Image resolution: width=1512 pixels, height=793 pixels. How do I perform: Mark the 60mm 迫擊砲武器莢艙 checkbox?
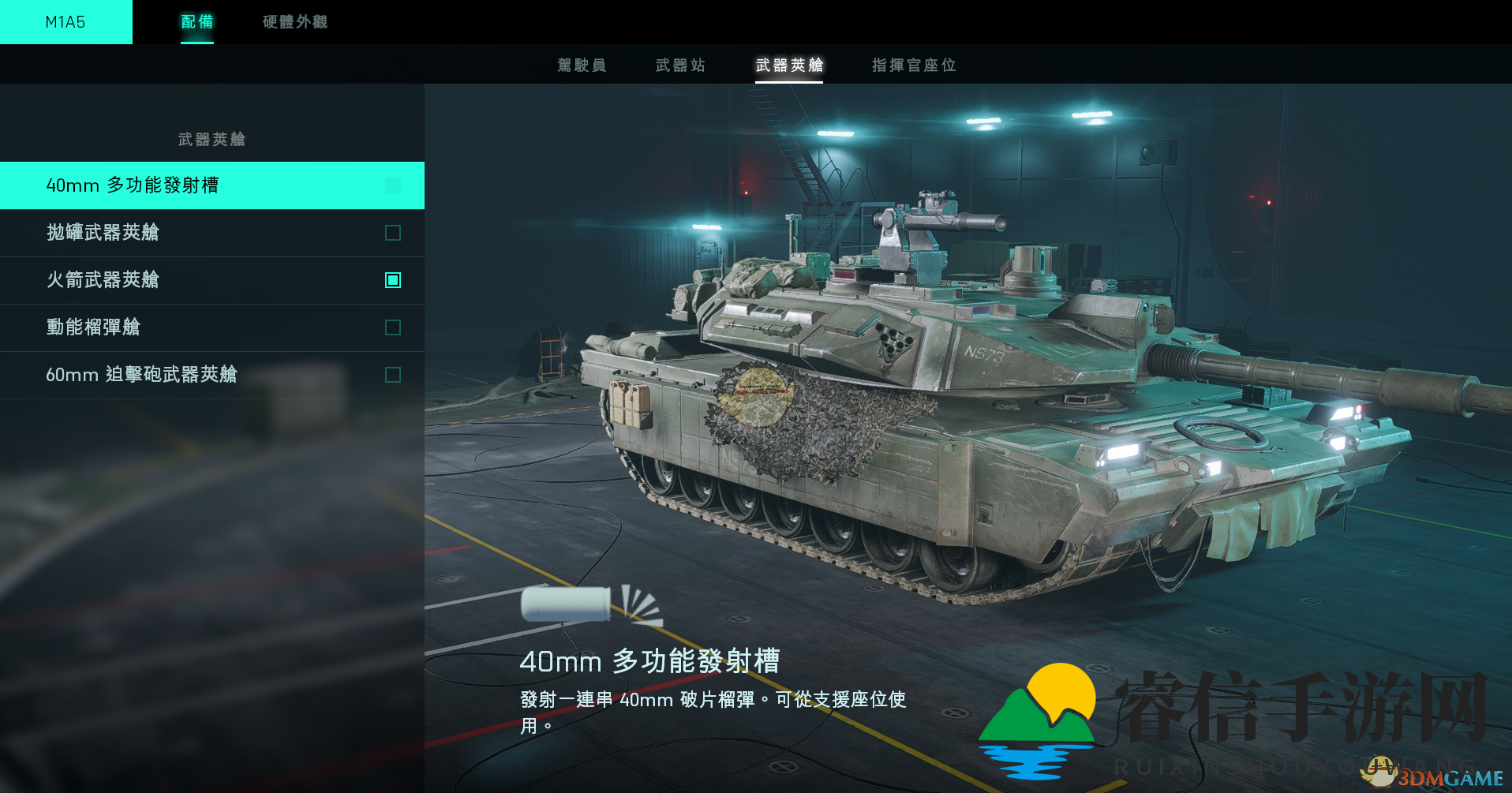coord(393,375)
